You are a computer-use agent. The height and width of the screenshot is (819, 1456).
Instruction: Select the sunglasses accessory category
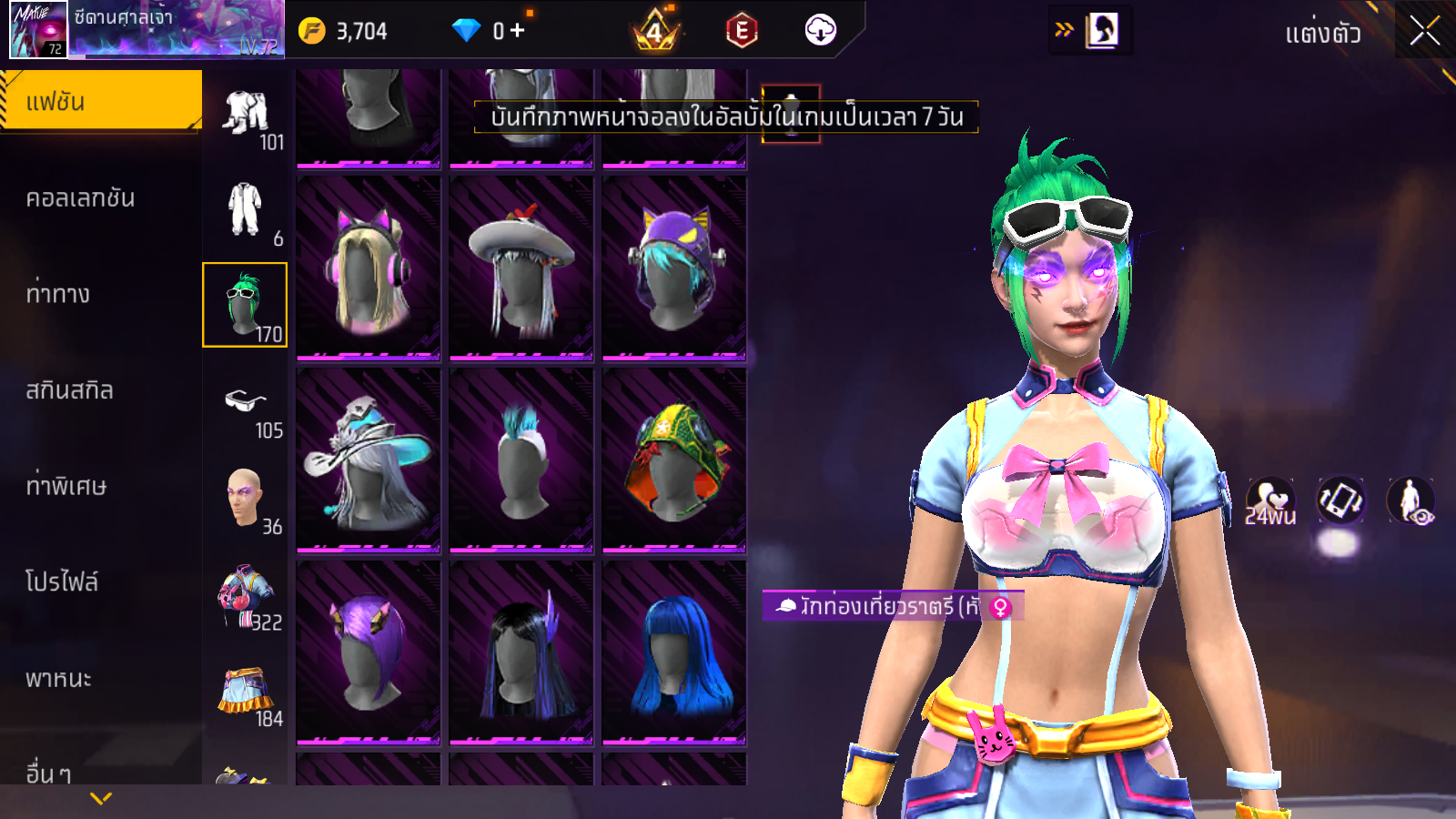pos(246,402)
